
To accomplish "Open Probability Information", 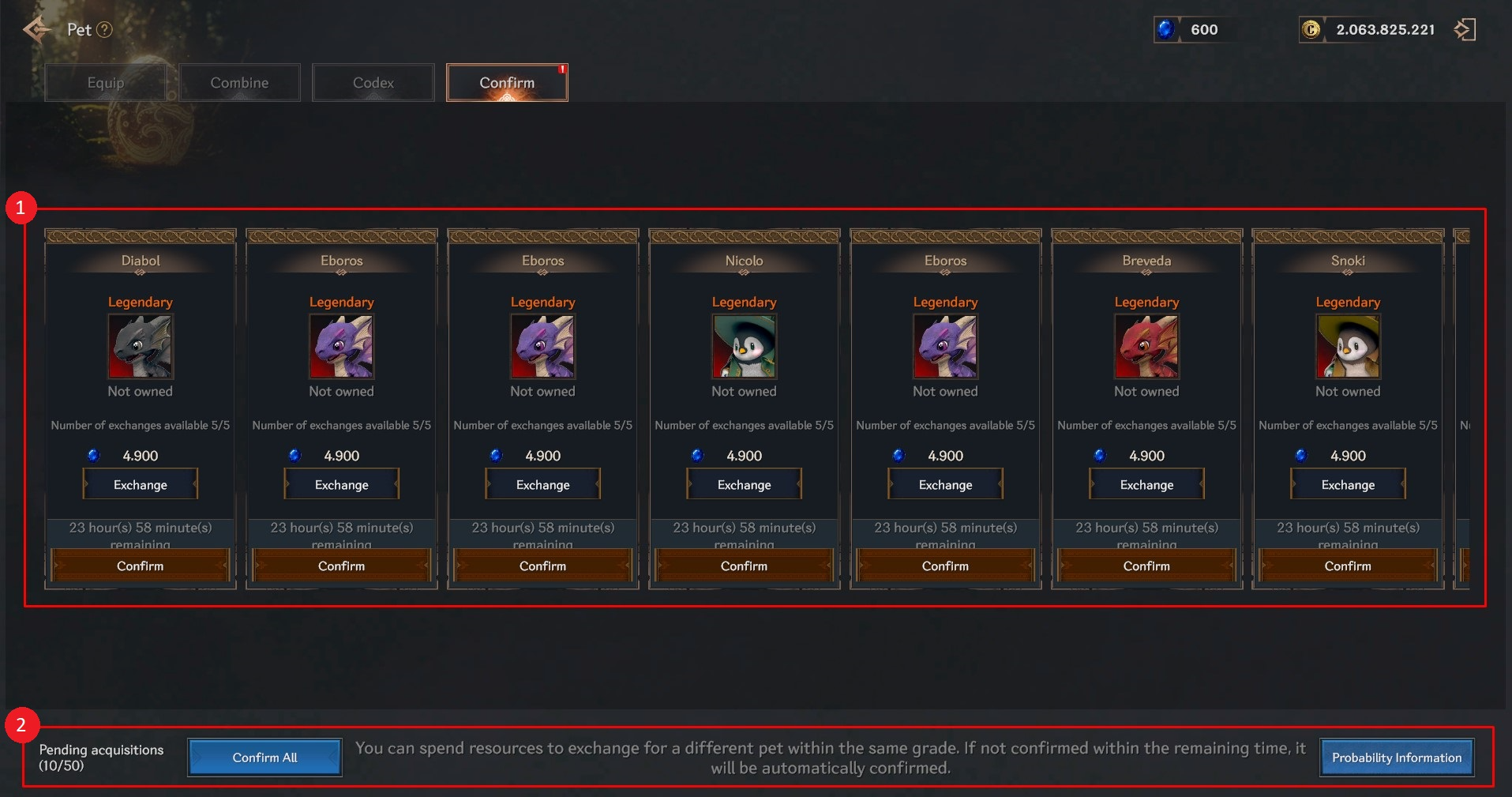I will 1396,758.
